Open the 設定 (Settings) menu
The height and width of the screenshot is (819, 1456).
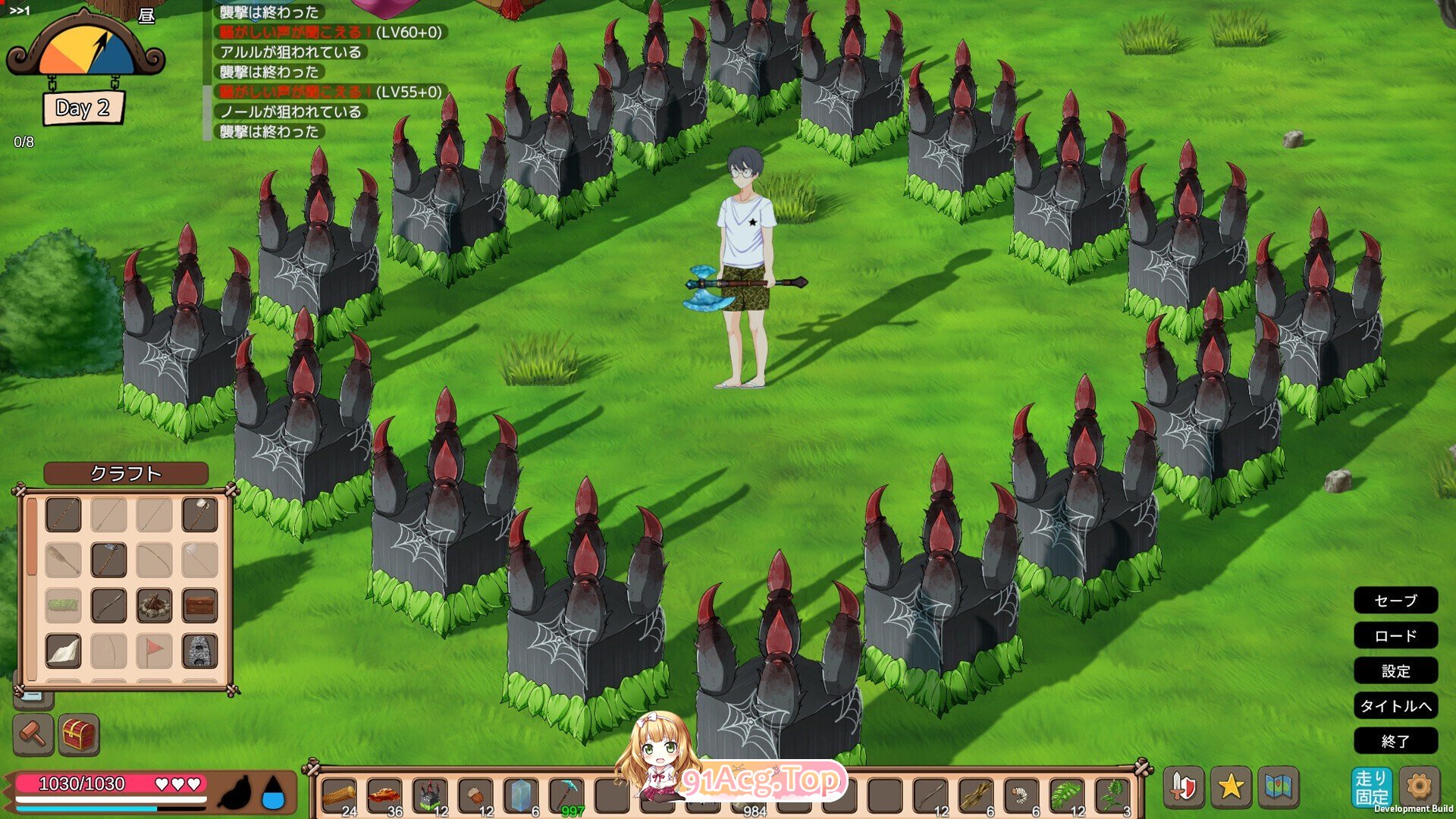(x=1395, y=670)
